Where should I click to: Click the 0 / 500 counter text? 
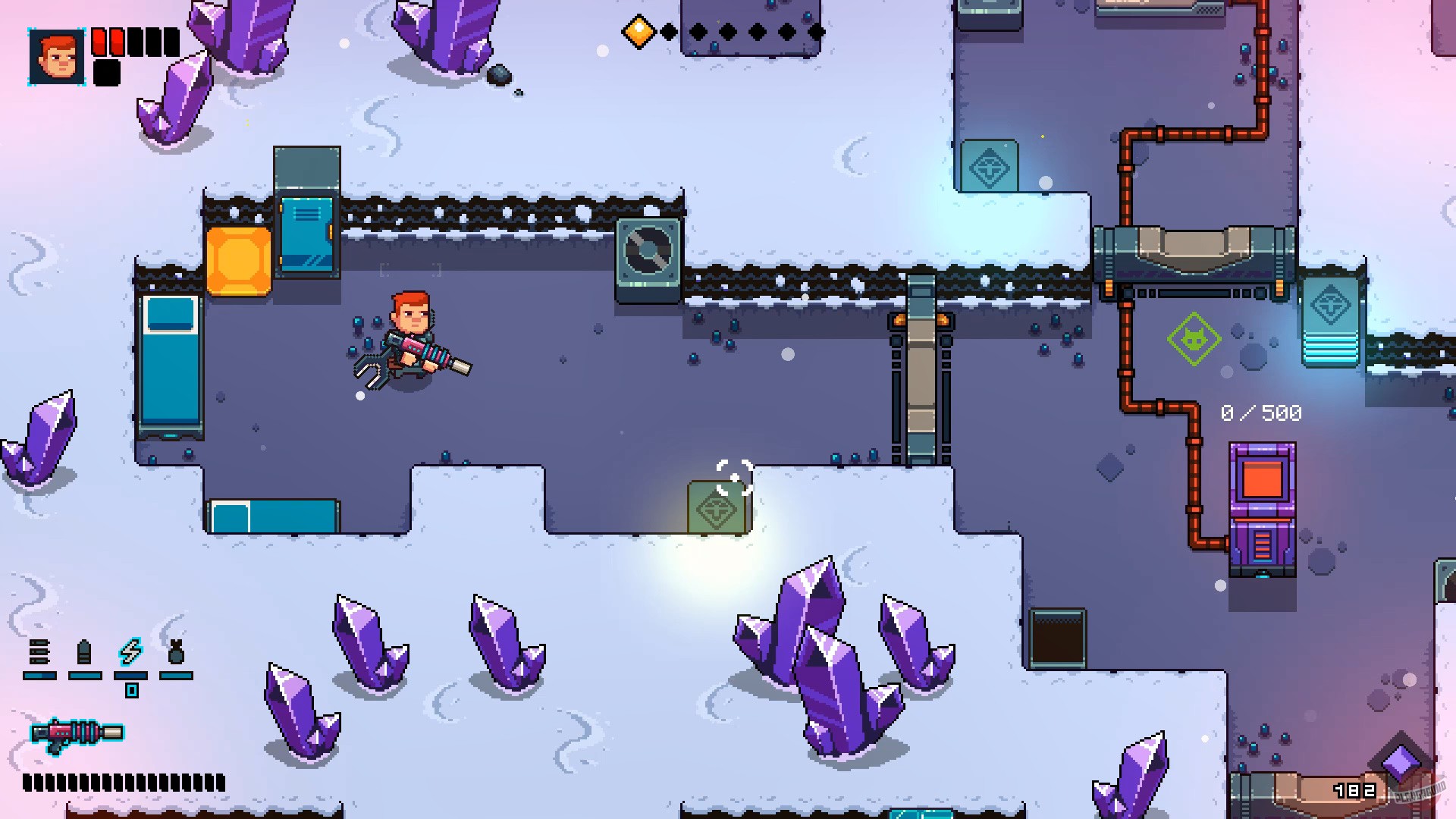(1261, 414)
